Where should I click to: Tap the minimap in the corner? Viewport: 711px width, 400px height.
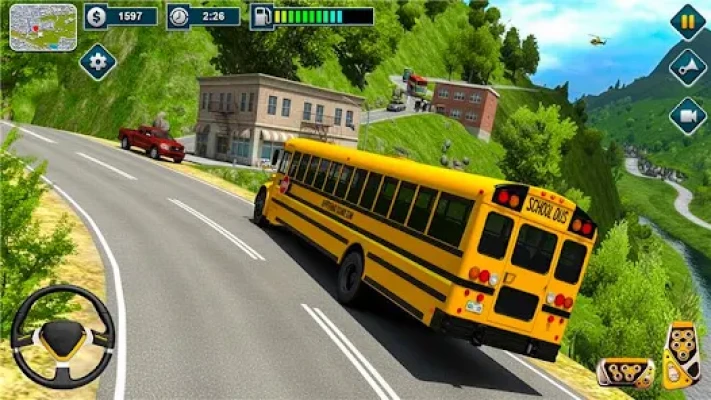(43, 27)
